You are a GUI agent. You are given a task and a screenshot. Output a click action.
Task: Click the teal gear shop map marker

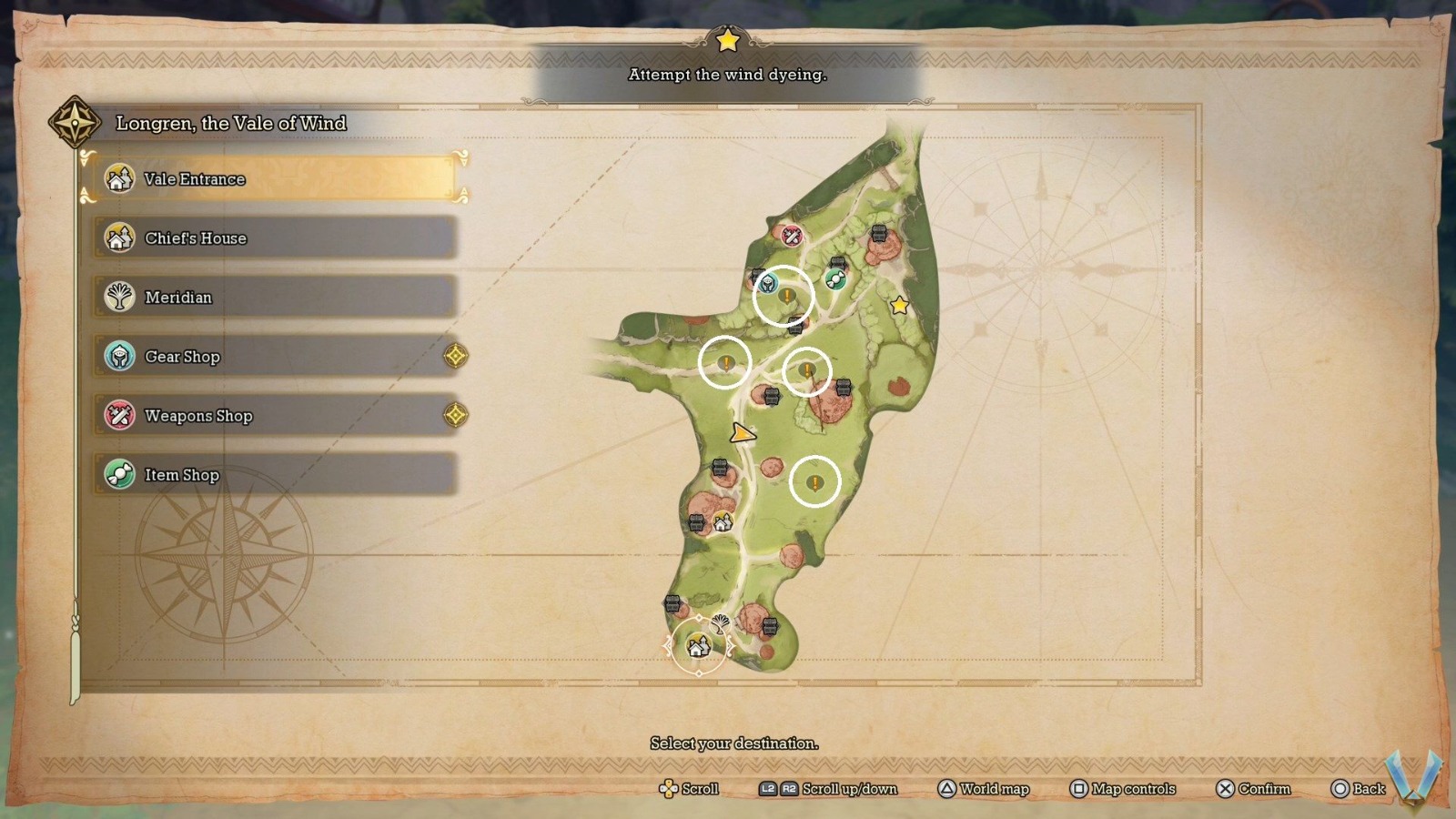(x=769, y=285)
